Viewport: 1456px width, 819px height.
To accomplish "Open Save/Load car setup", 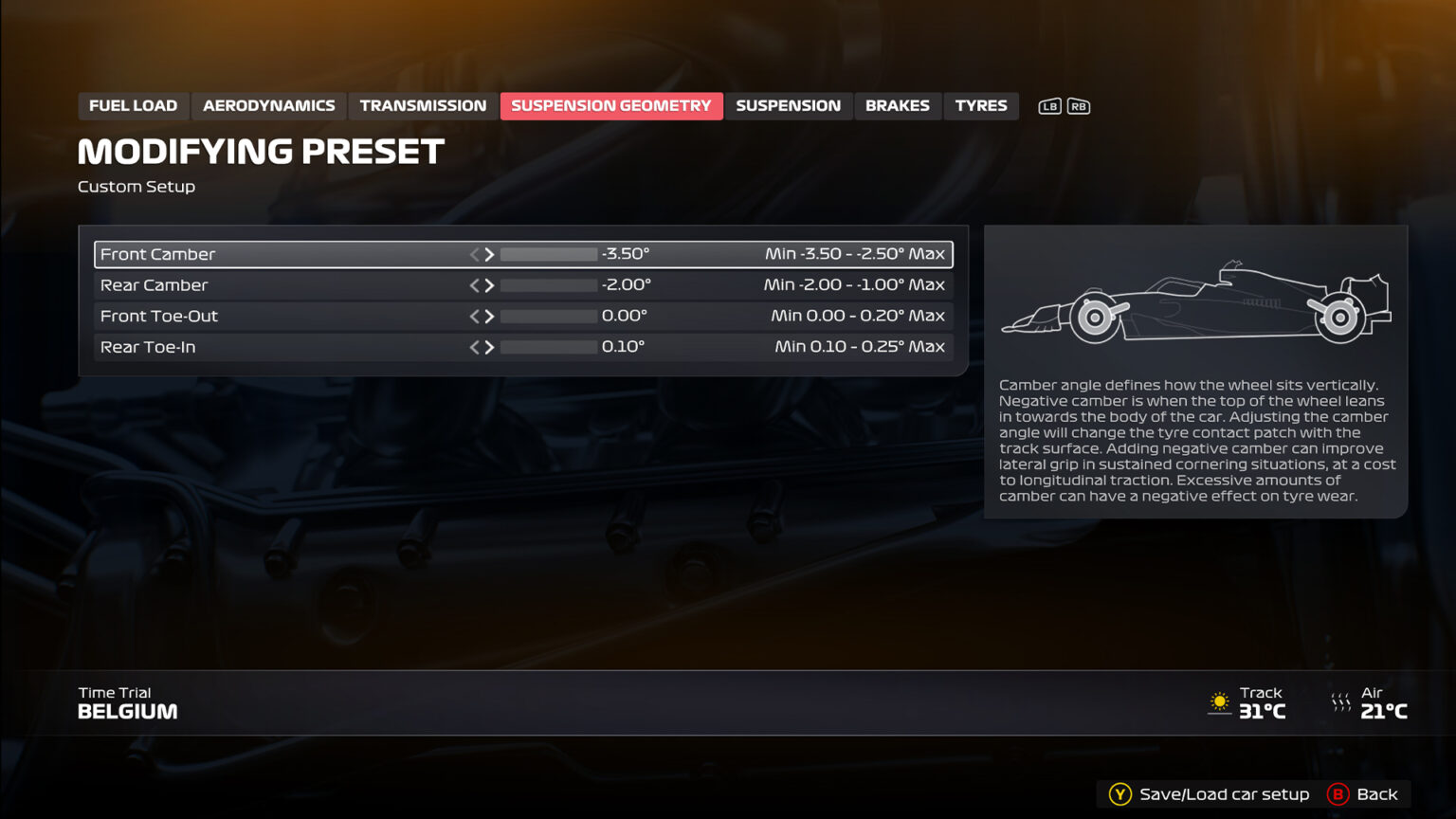I will pos(1210,794).
